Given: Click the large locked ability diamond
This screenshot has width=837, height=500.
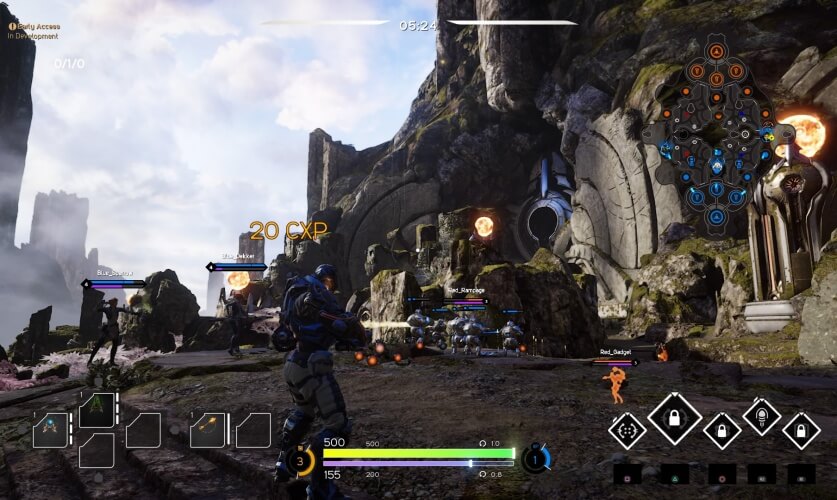Looking at the screenshot, I should click(675, 417).
